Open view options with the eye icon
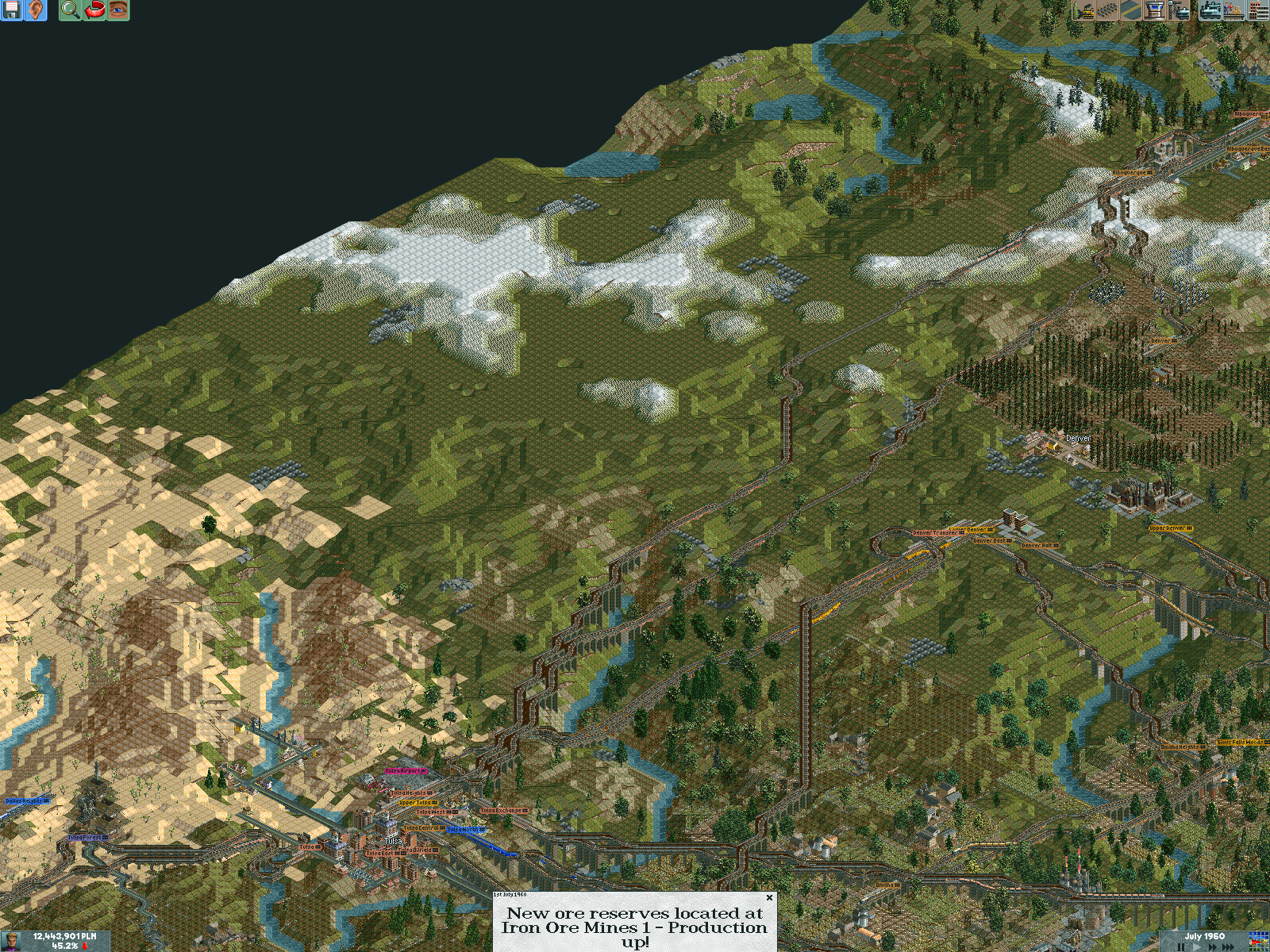This screenshot has width=1270, height=952. coord(117,10)
